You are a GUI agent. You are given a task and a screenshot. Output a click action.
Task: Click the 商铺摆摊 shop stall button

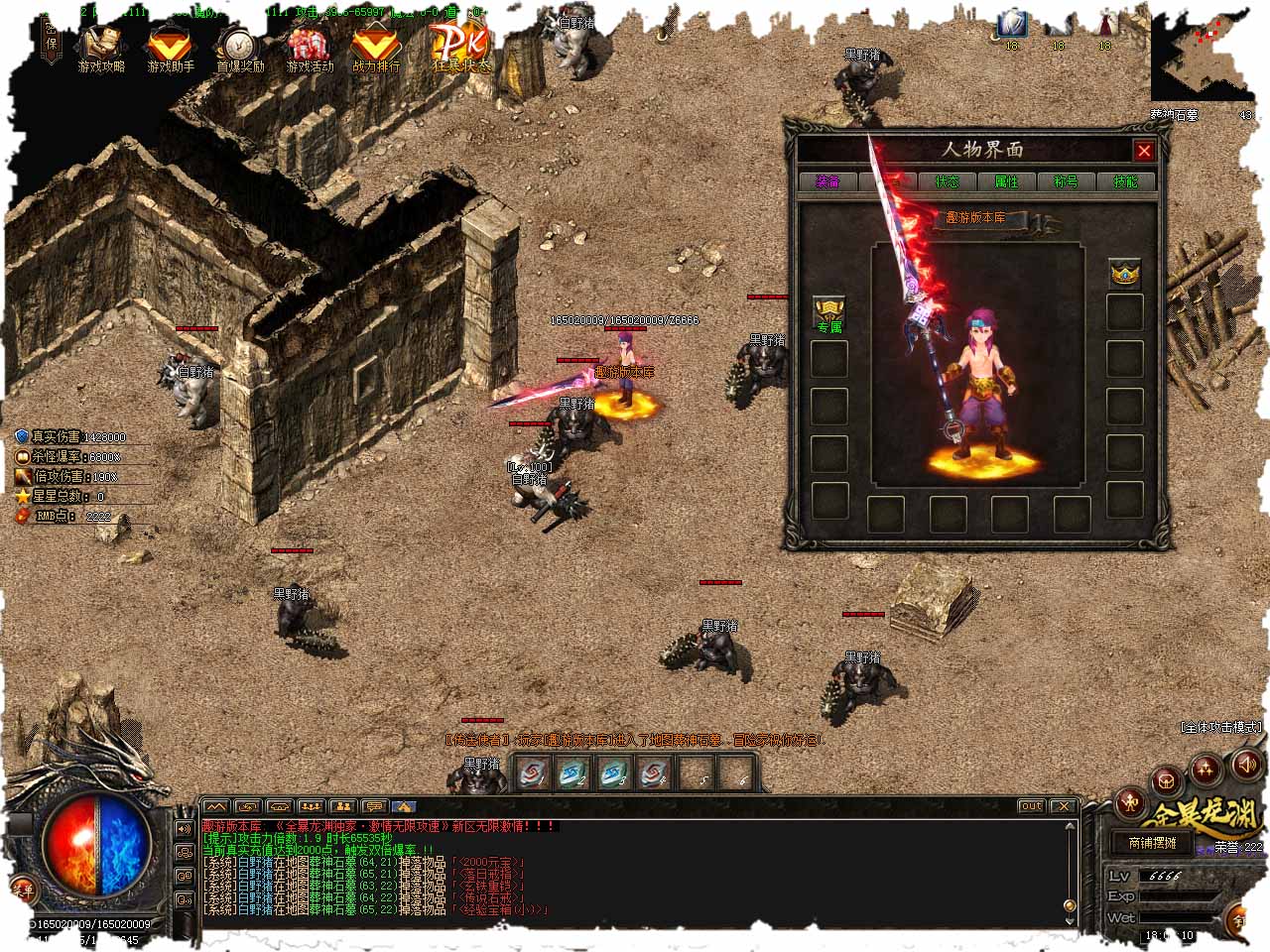[1152, 843]
